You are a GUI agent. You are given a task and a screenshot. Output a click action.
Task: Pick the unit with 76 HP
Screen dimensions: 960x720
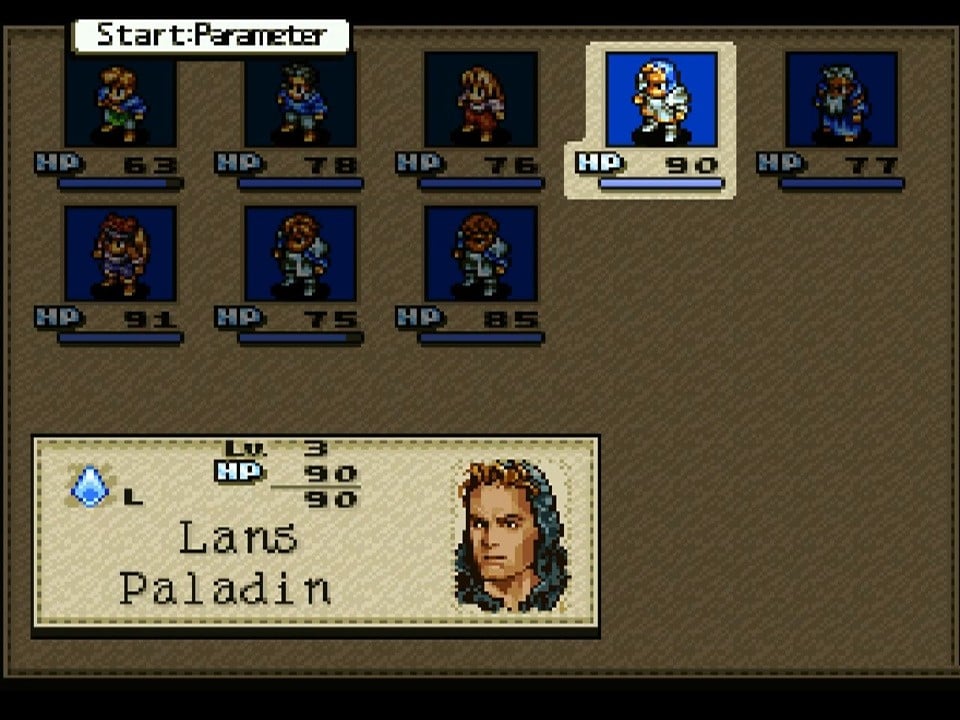tap(481, 100)
